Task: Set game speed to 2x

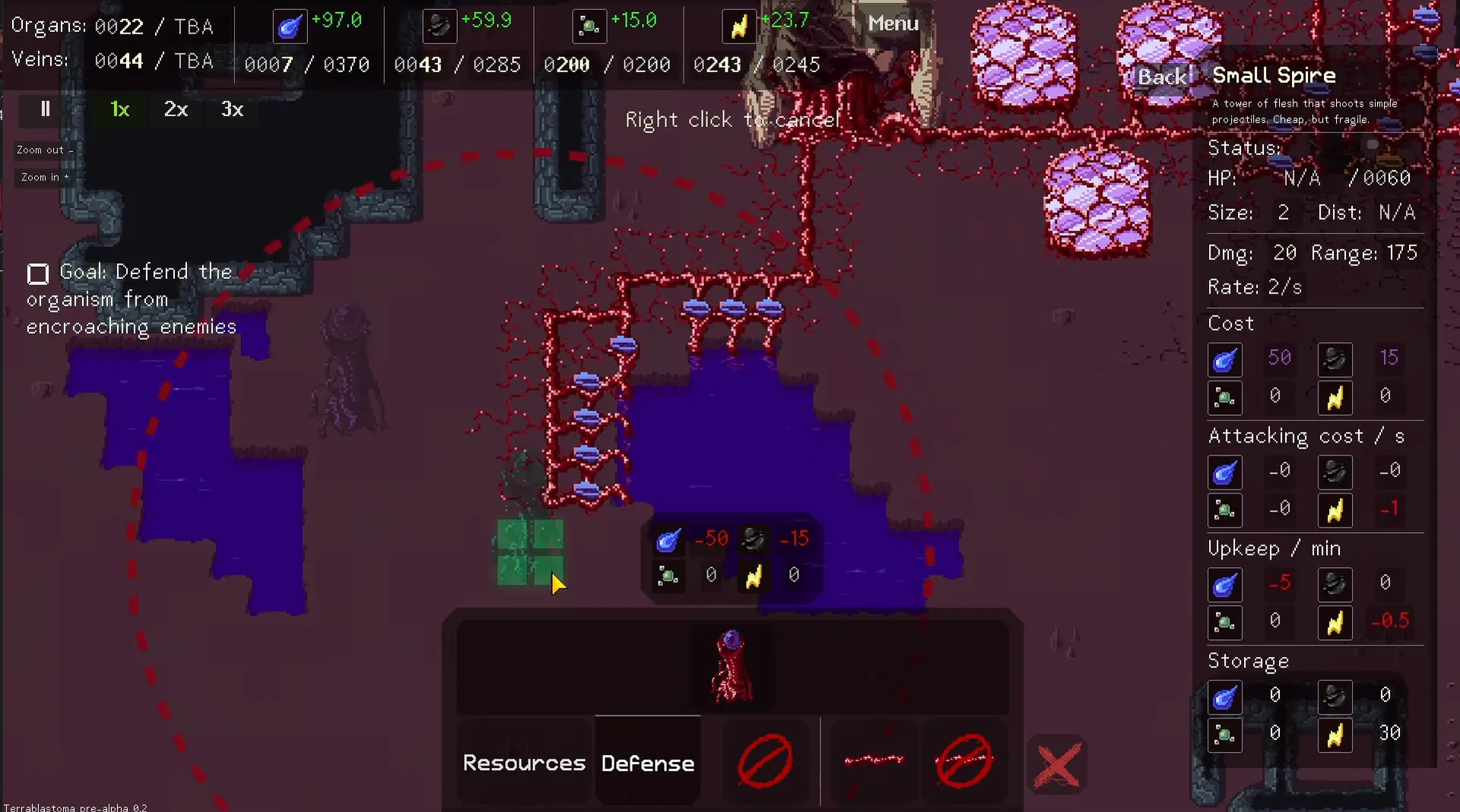Action: 176,109
